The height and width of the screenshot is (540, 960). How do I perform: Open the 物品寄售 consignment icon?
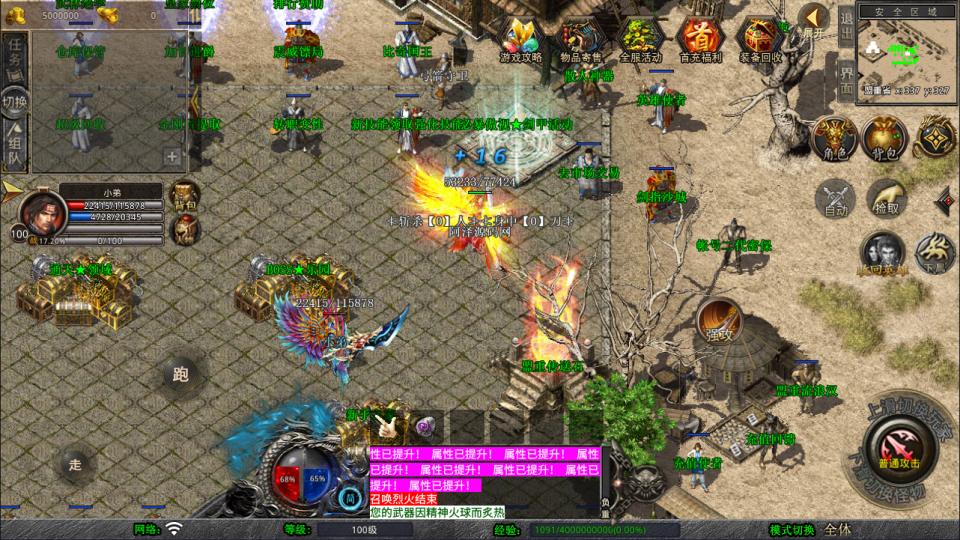579,37
